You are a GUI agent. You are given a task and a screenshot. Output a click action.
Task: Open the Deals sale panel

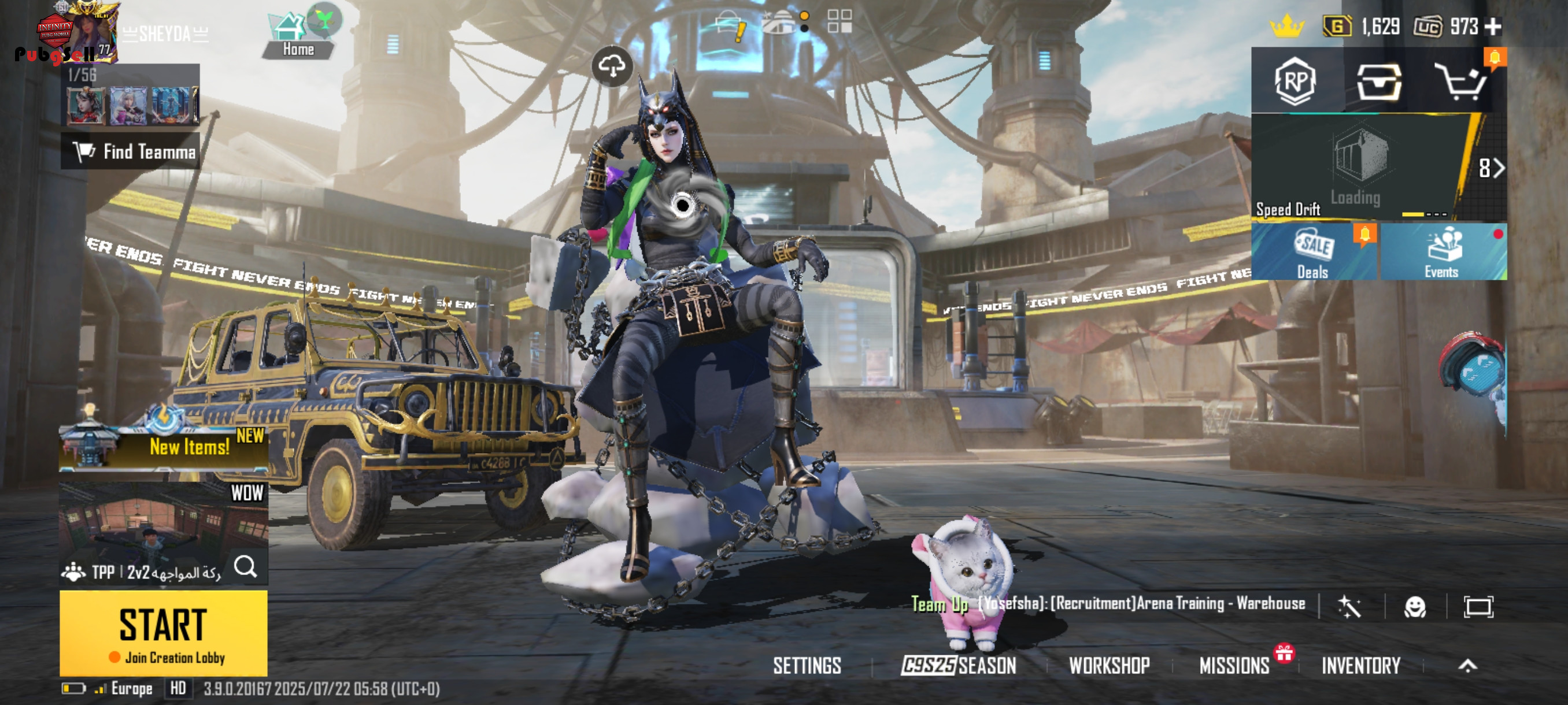click(x=1314, y=253)
